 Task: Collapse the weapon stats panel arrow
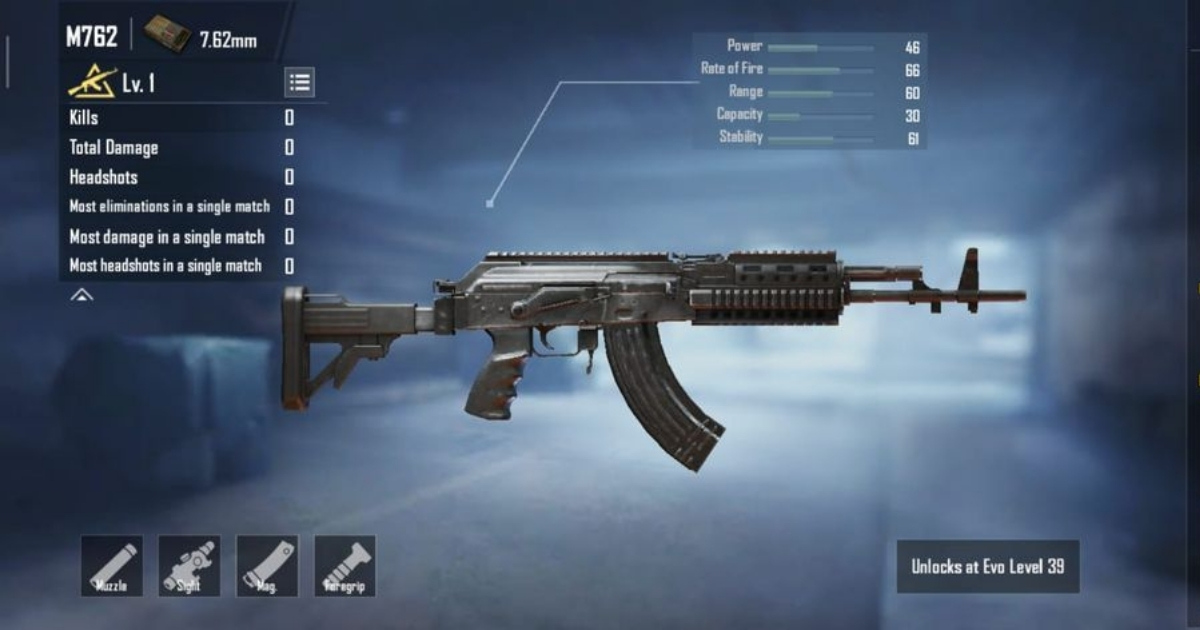click(x=82, y=295)
